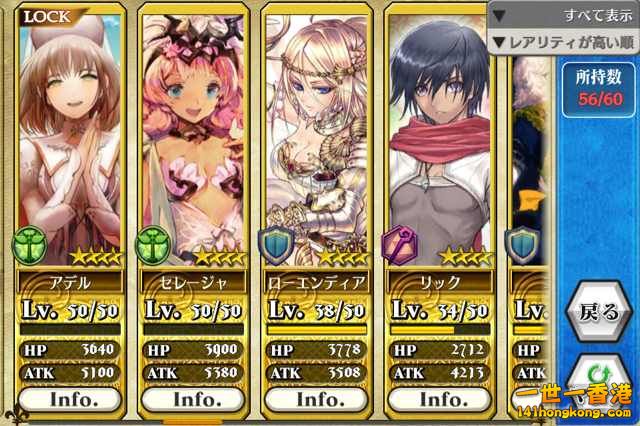This screenshot has height=426, width=640.
Task: Open Info for アデル
Action: click(x=71, y=398)
